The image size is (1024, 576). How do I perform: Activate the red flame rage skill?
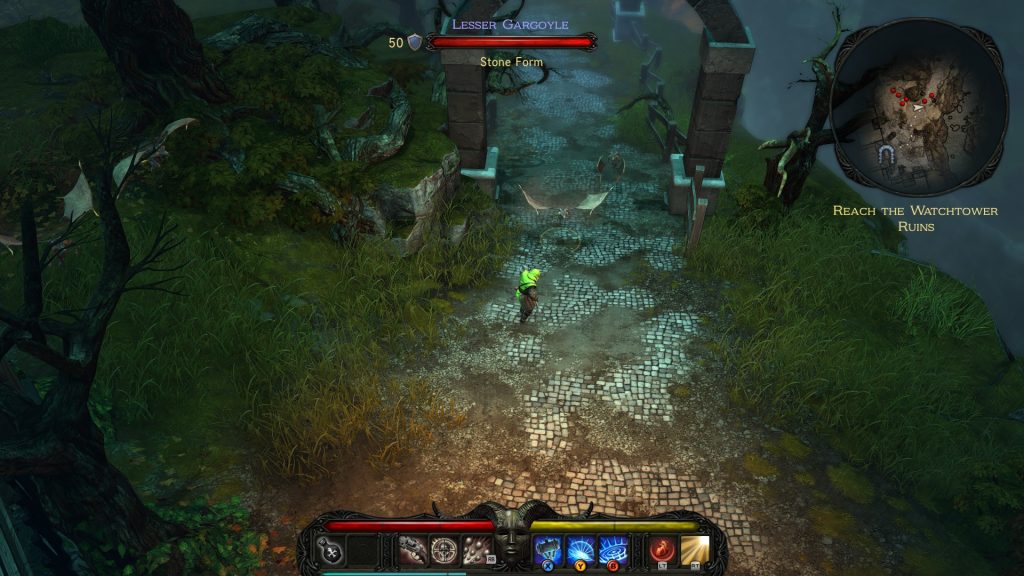(661, 549)
